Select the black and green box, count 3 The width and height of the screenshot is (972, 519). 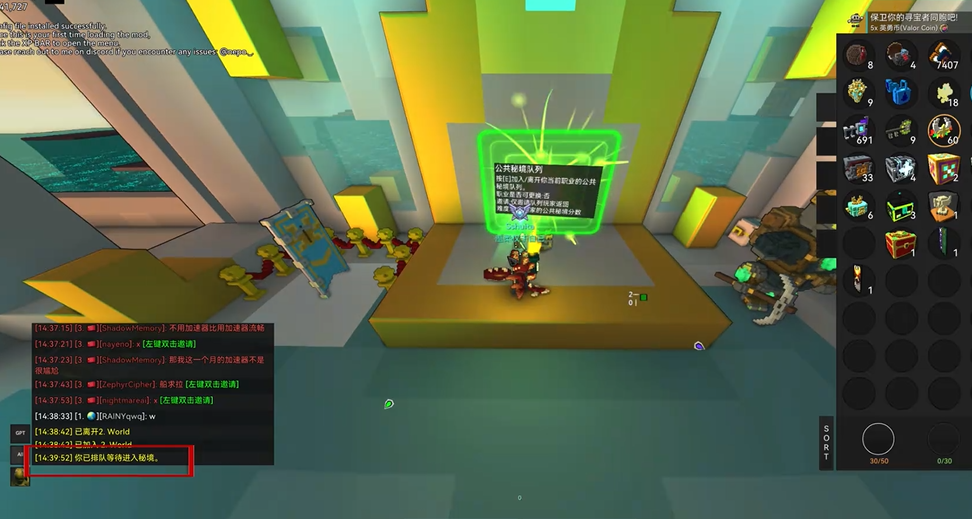coord(900,206)
